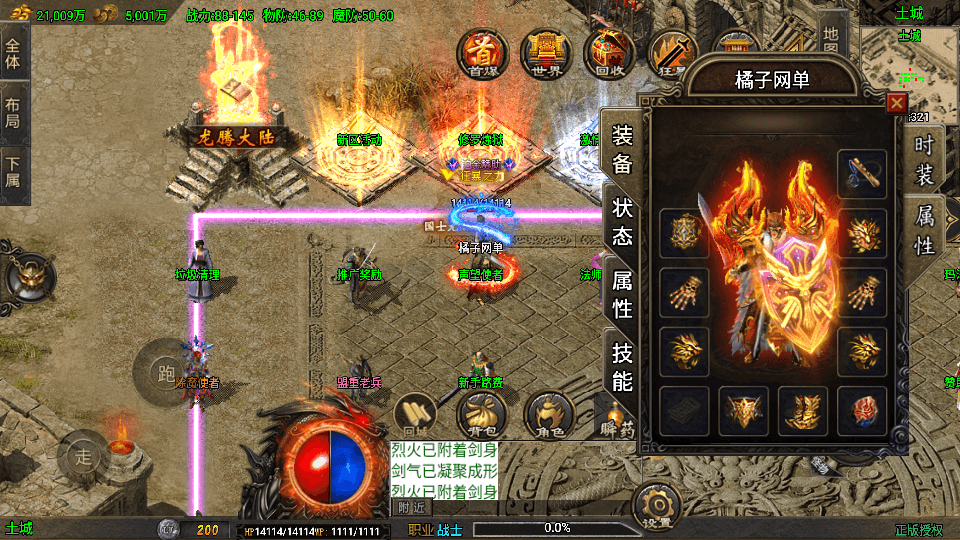Image resolution: width=960 pixels, height=540 pixels.
Task: Toggle the 跑 run button
Action: point(164,371)
